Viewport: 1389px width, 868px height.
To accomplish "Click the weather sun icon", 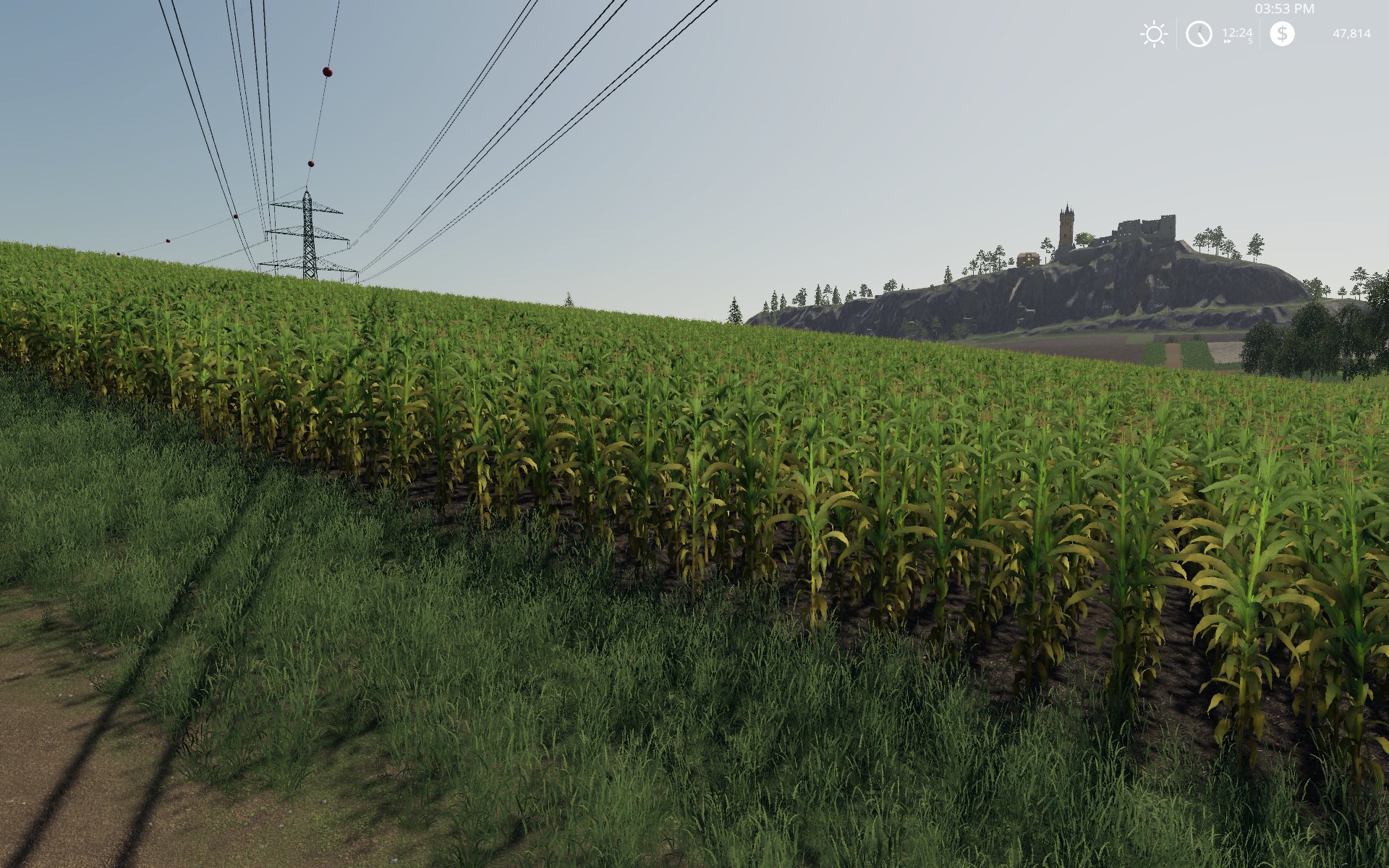I will click(1154, 34).
